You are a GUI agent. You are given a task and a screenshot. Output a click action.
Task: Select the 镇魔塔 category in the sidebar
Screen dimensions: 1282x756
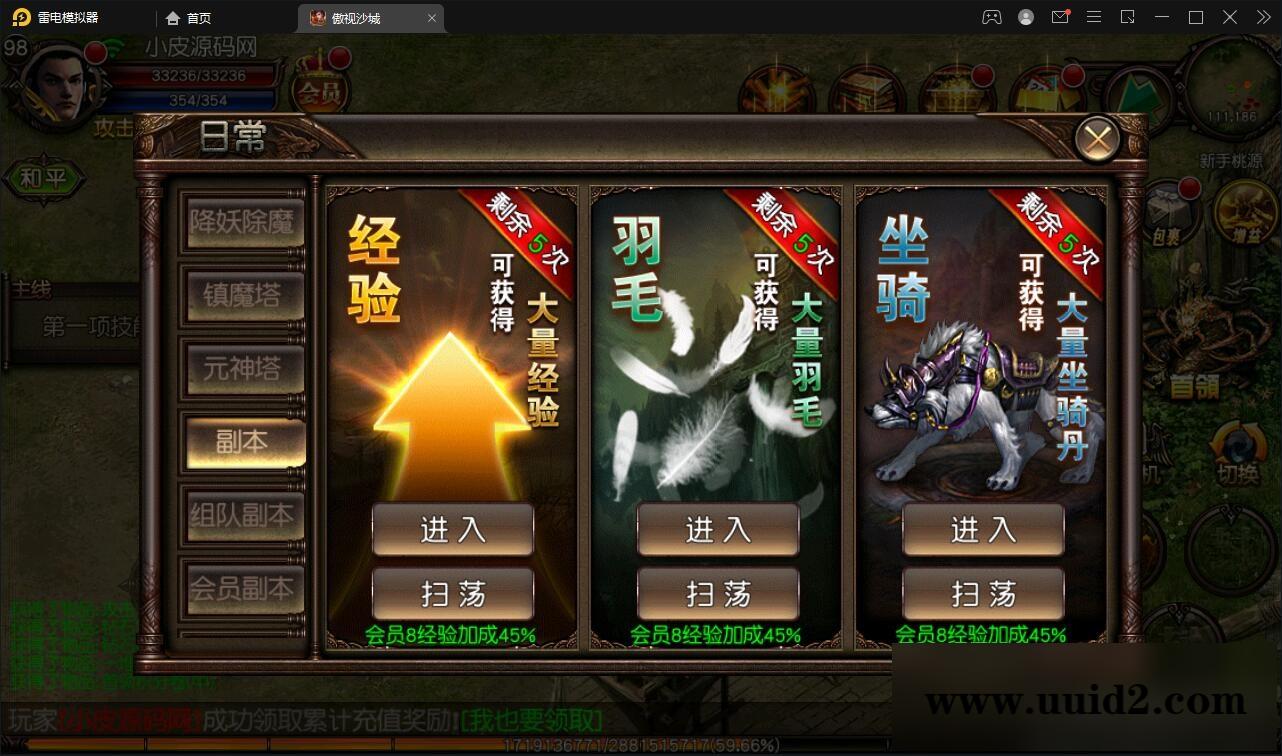[x=242, y=296]
